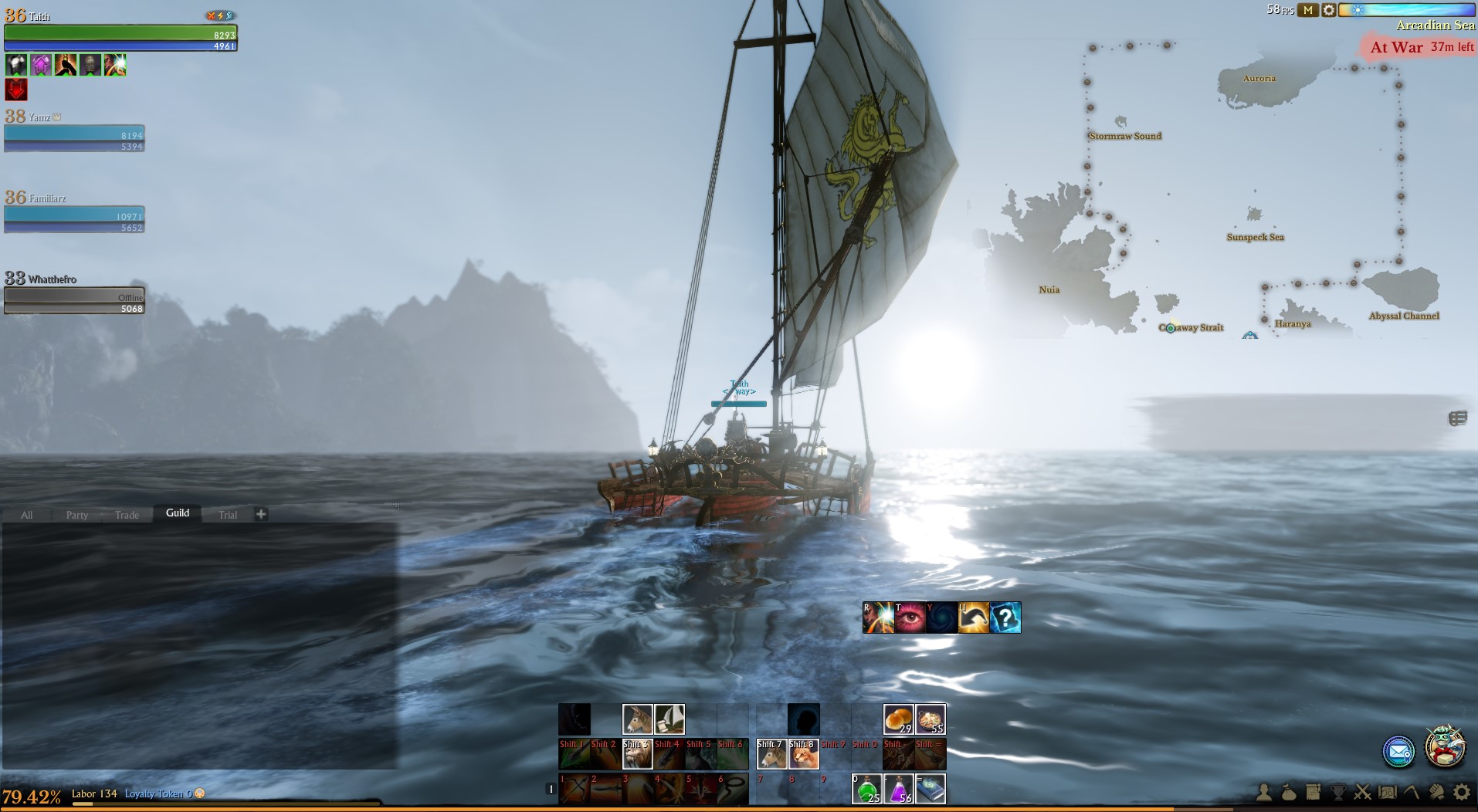
Task: Summon the ship with sailboat icon
Action: click(670, 719)
